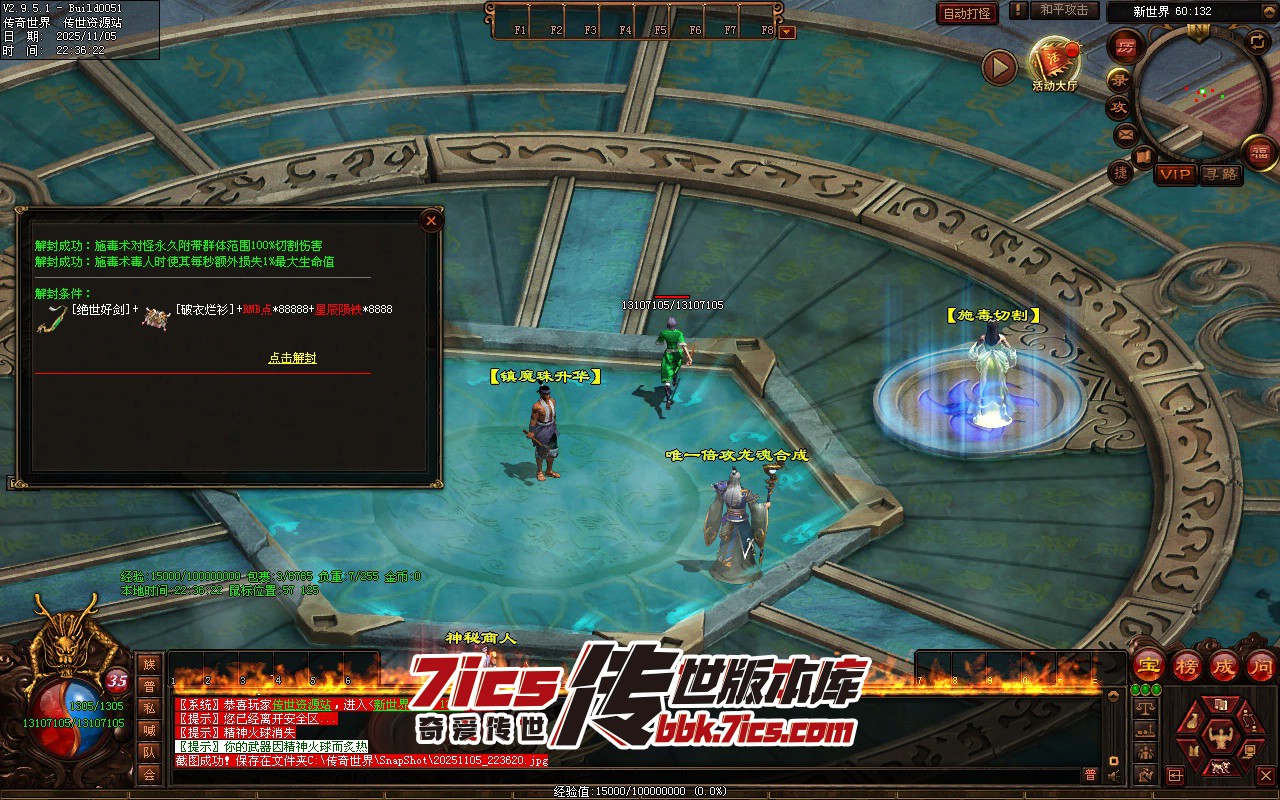The width and height of the screenshot is (1280, 800).
Task: Toggle 自动打怪 auto-fight button
Action: point(967,13)
